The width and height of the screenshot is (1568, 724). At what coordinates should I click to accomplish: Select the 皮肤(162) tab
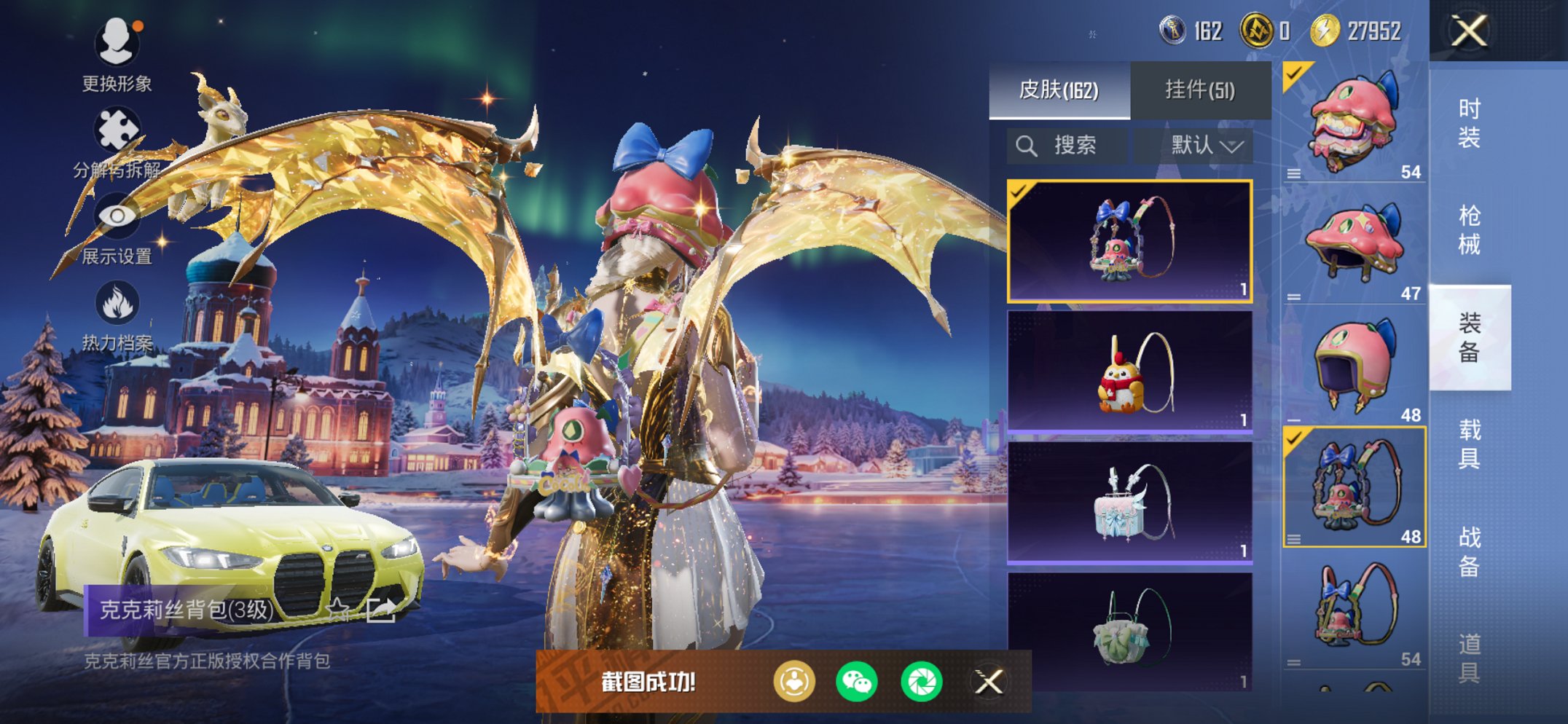1059,90
